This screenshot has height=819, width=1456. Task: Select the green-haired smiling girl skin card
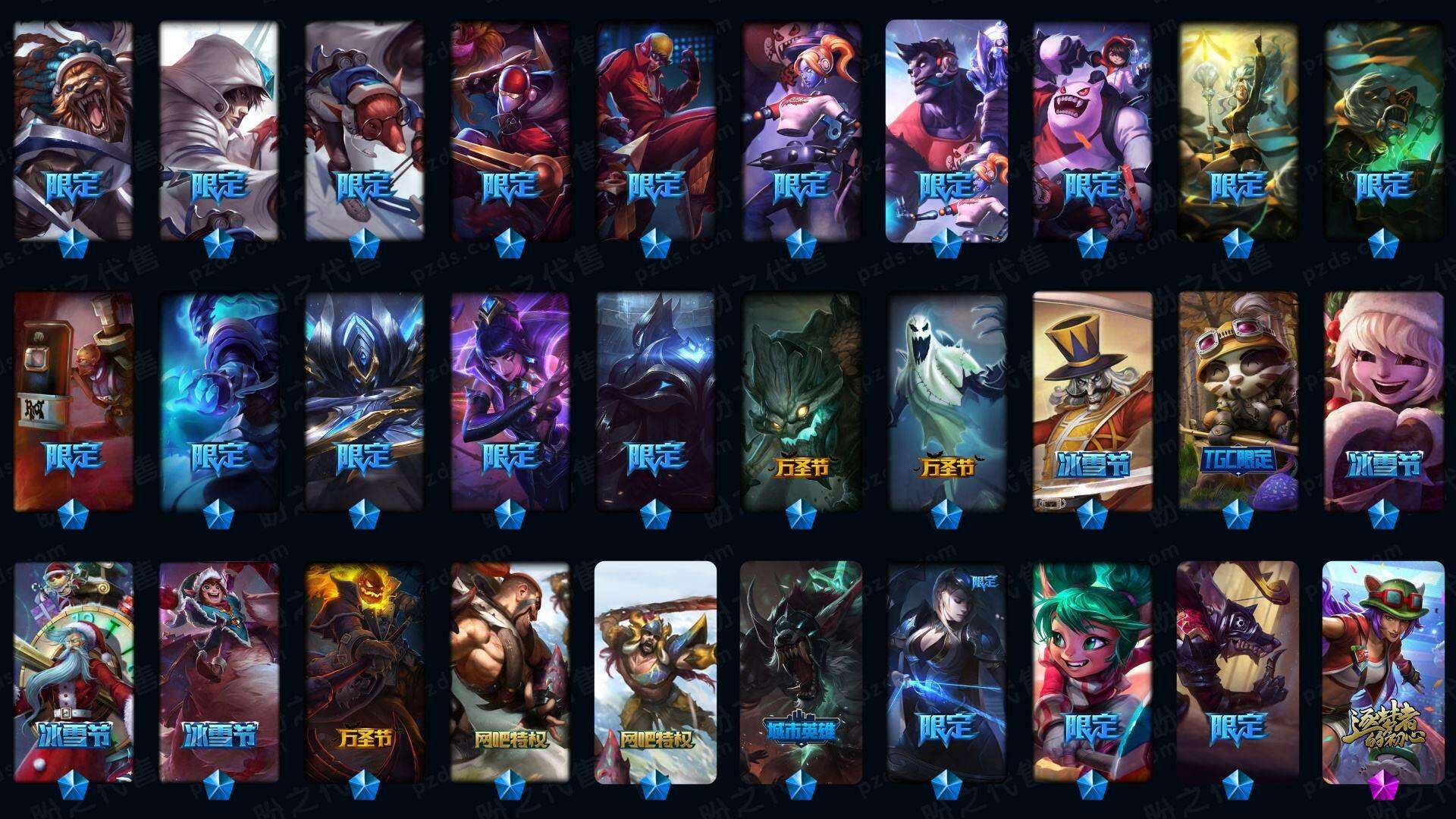pyautogui.click(x=1092, y=671)
